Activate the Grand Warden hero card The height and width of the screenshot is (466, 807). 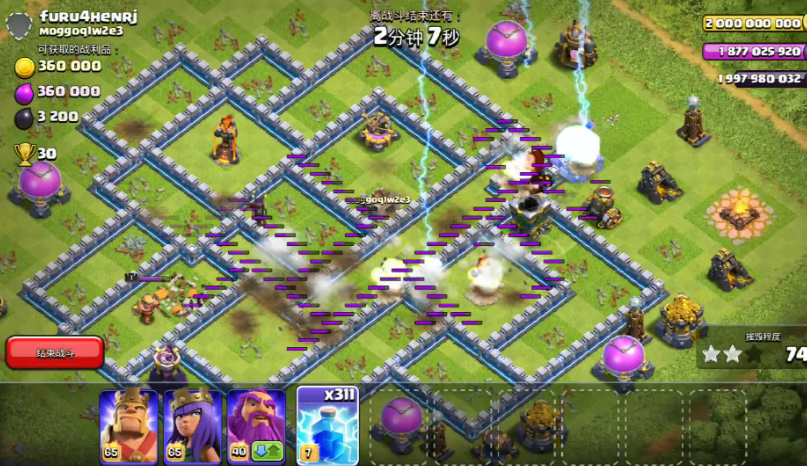(x=257, y=425)
